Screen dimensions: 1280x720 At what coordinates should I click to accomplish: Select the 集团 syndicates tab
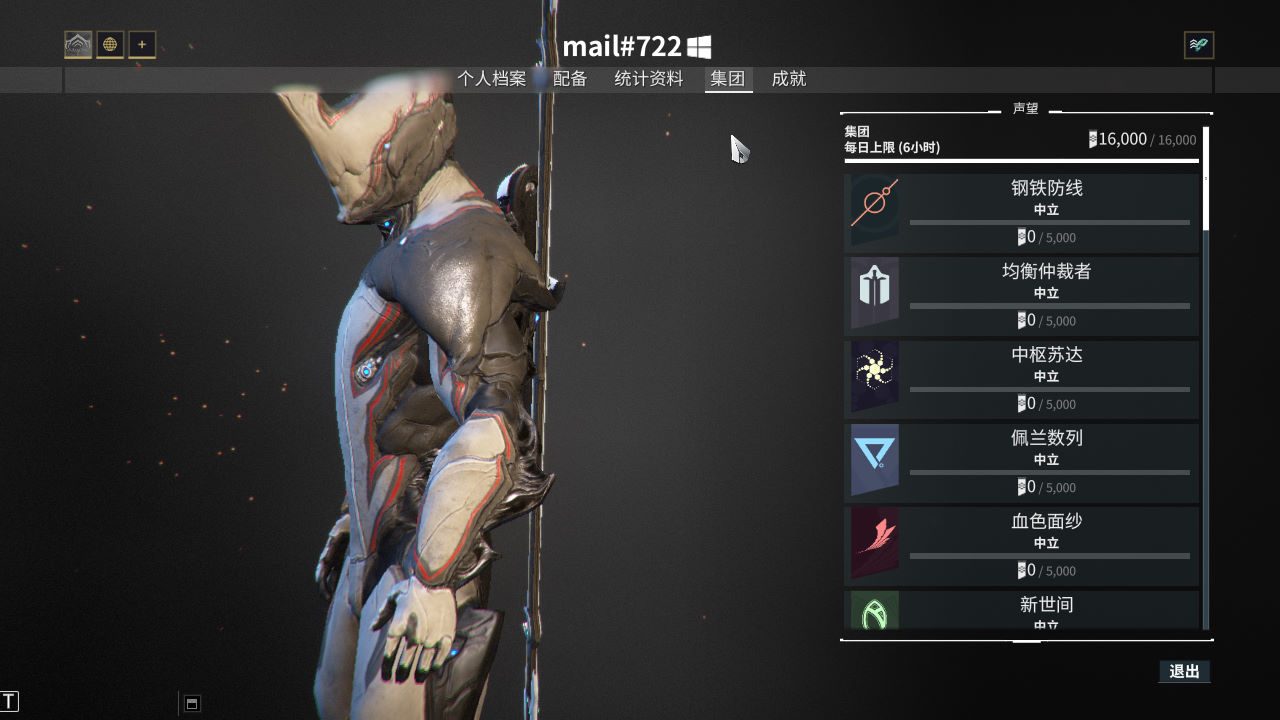[x=728, y=79]
